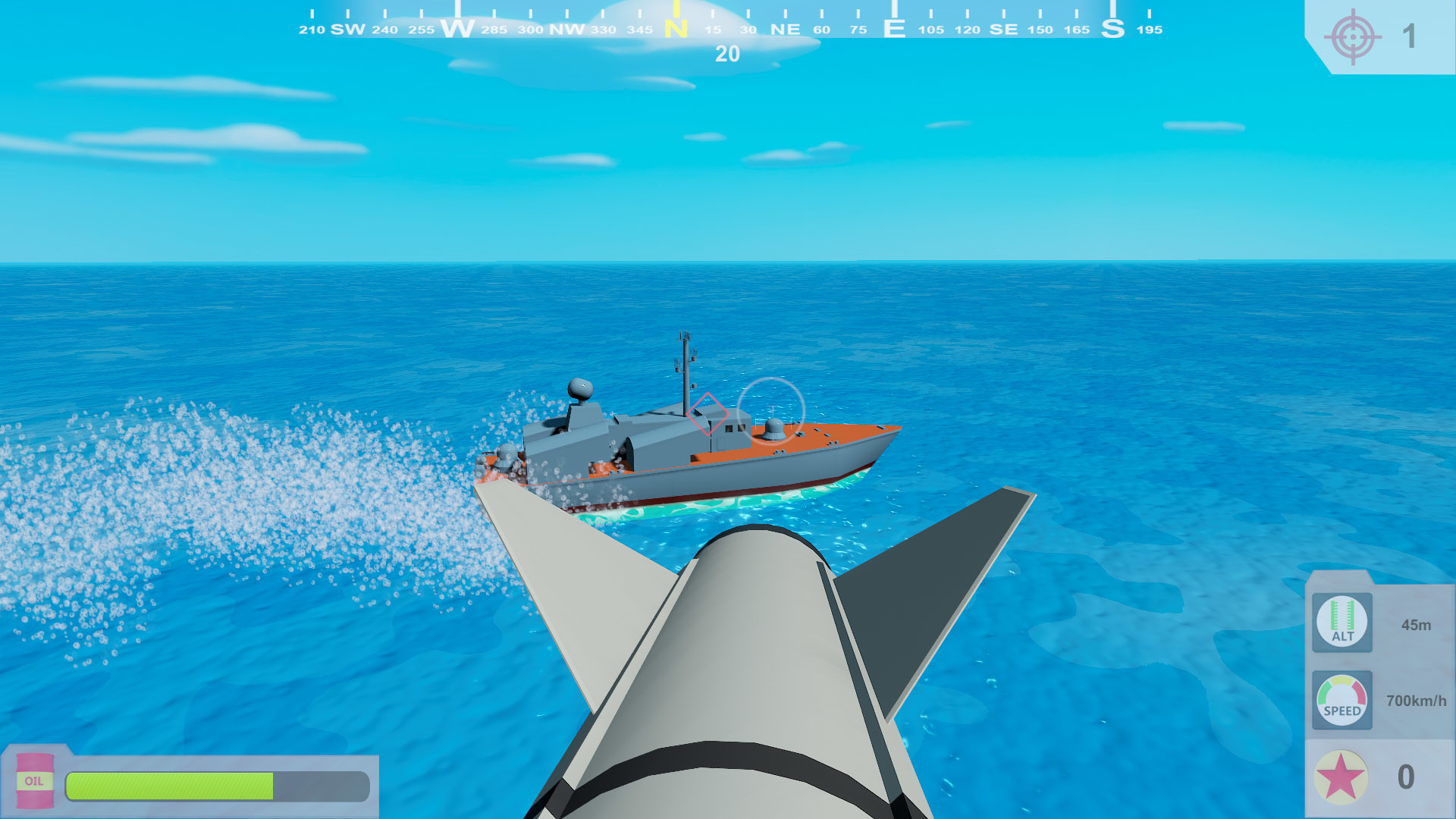The height and width of the screenshot is (819, 1456).
Task: Select the NE heading on the compass bar
Action: point(785,30)
